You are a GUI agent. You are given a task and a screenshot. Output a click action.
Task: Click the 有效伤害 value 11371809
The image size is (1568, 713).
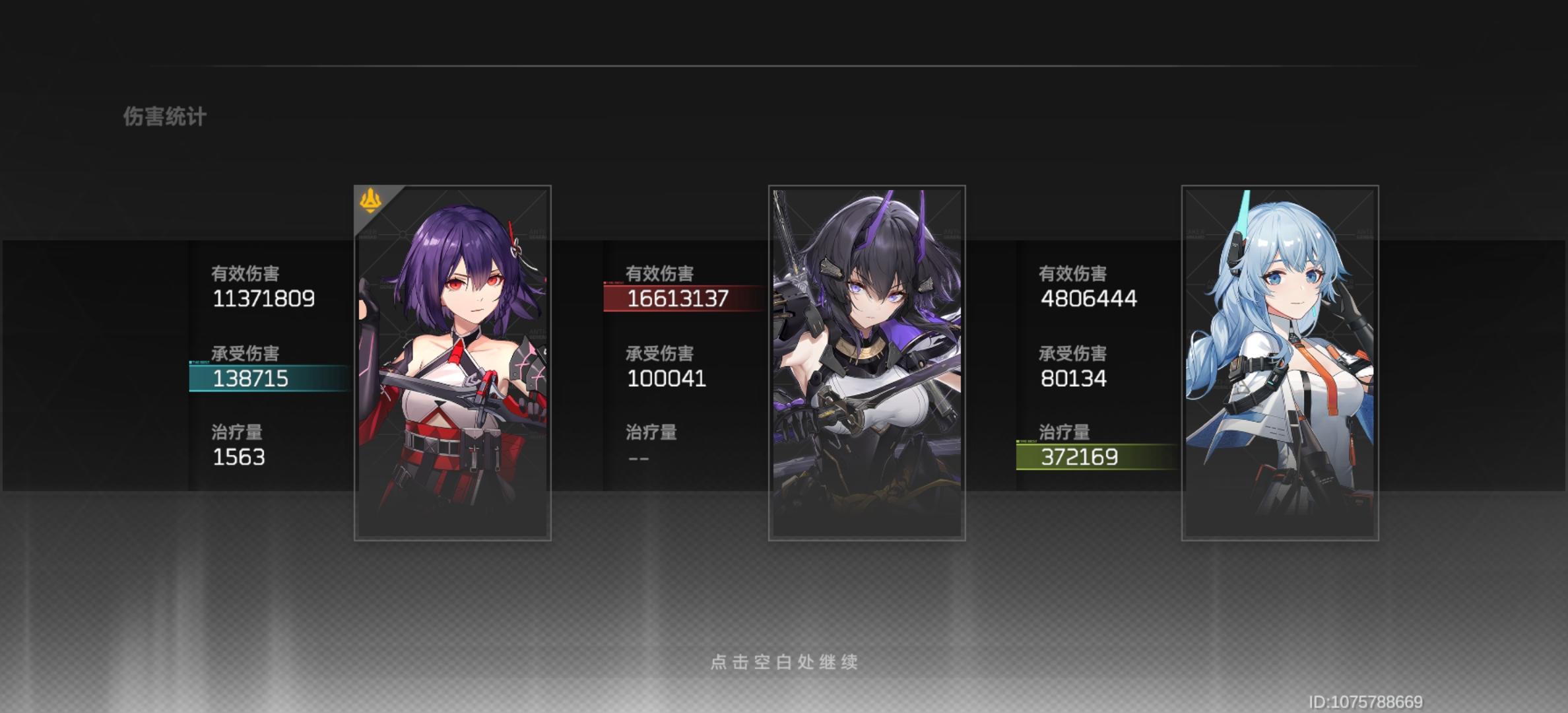click(x=264, y=298)
